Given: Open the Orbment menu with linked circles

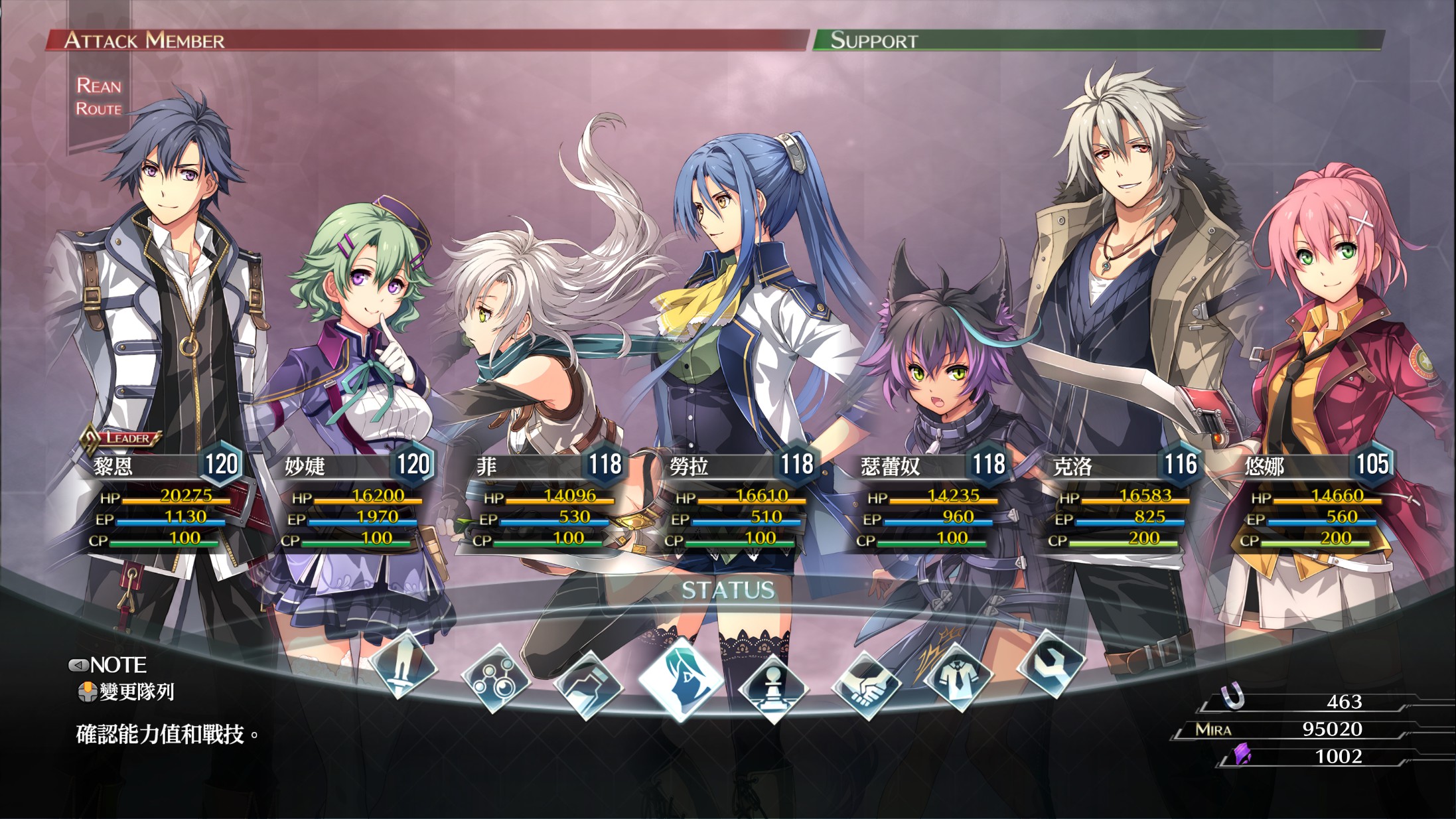Looking at the screenshot, I should pyautogui.click(x=496, y=679).
